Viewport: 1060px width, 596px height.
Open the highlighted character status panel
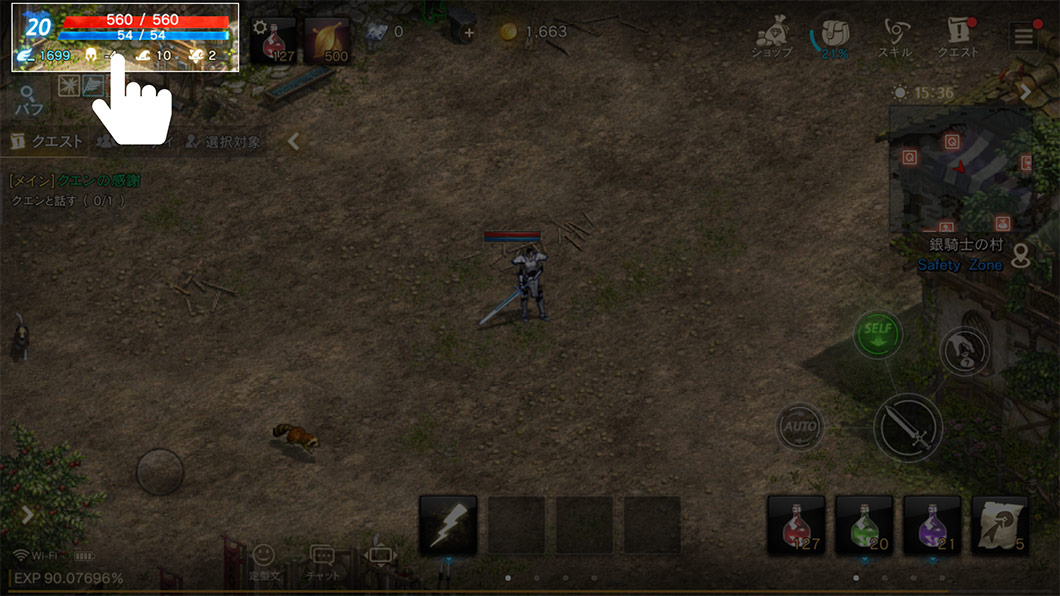coord(125,37)
